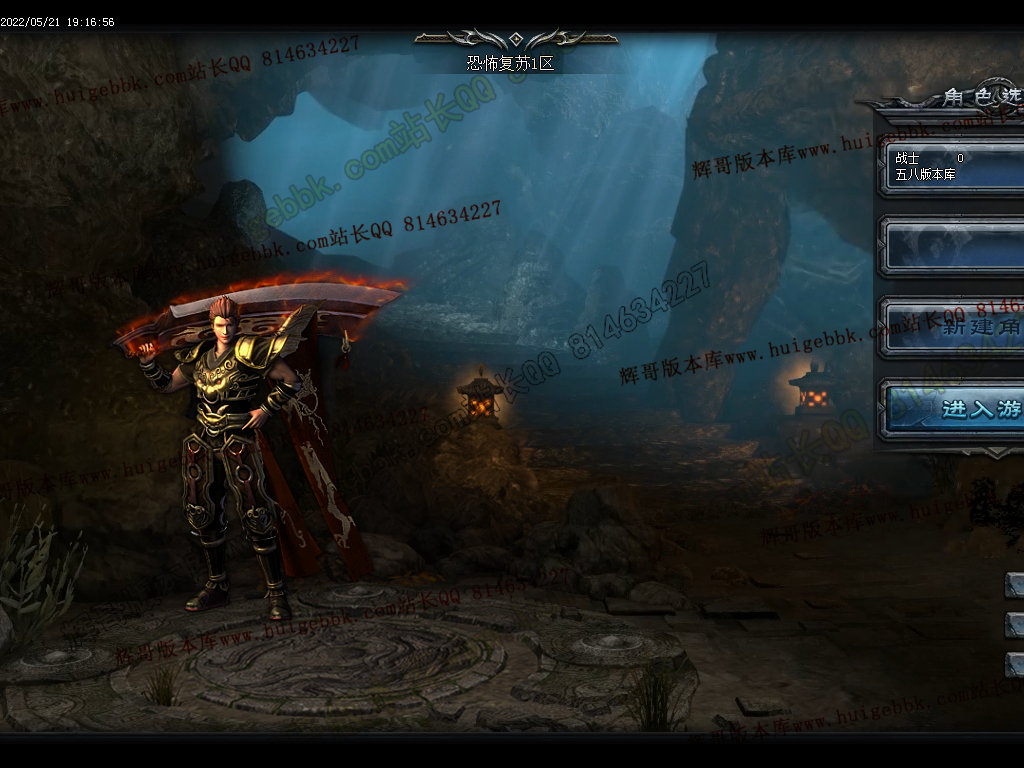Viewport: 1024px width, 768px height.
Task: Enter the game with 进入游戏 button
Action: click(x=955, y=409)
